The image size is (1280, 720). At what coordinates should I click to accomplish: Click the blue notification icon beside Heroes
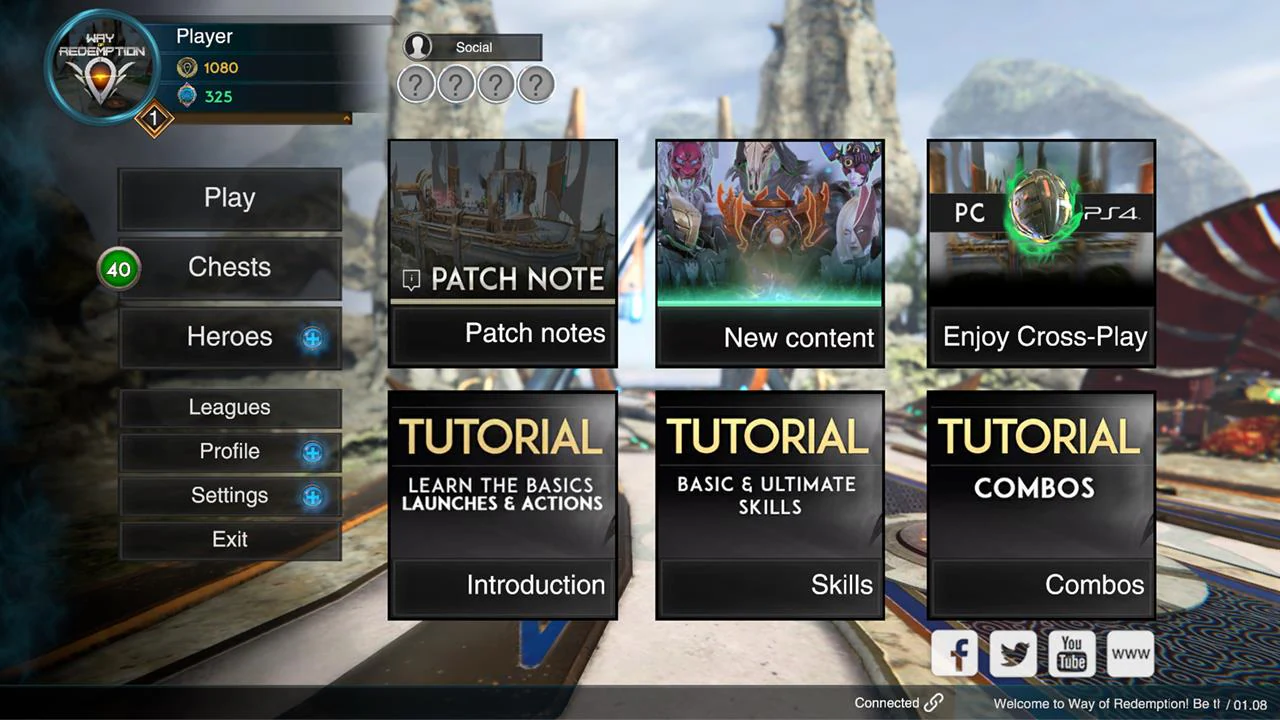pos(312,339)
